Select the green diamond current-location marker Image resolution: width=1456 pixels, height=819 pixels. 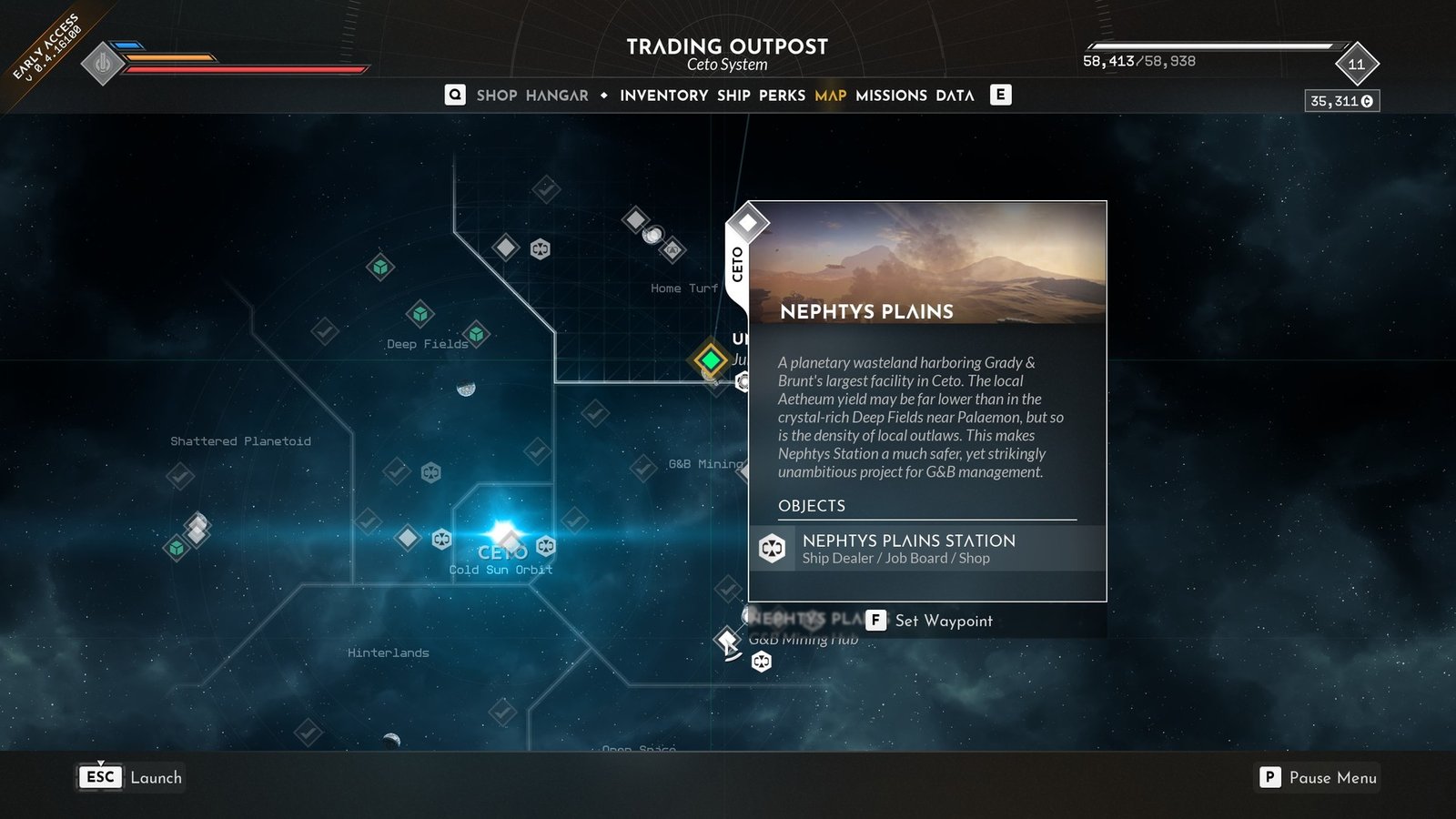[711, 360]
